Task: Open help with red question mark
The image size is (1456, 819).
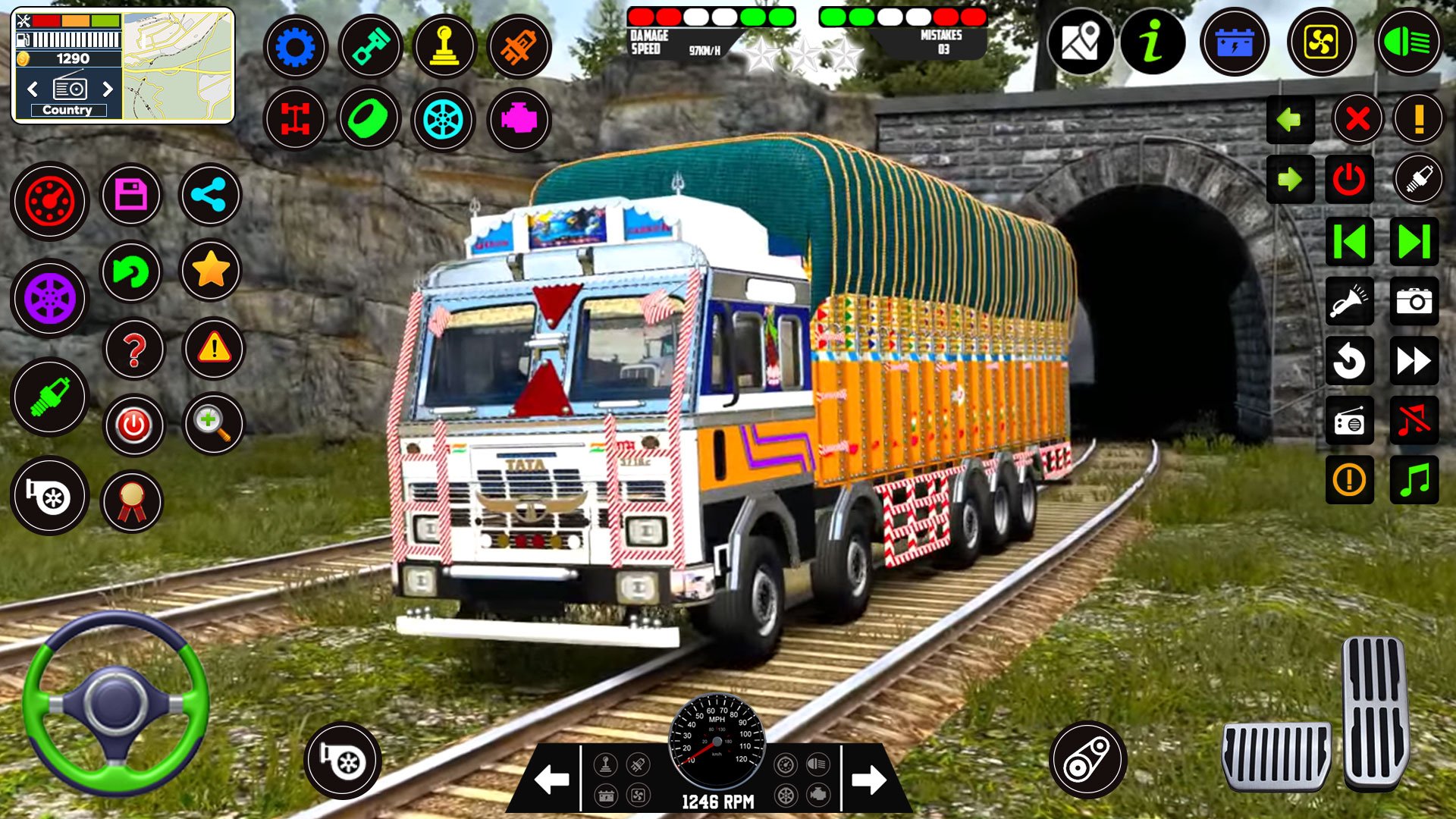Action: (134, 350)
